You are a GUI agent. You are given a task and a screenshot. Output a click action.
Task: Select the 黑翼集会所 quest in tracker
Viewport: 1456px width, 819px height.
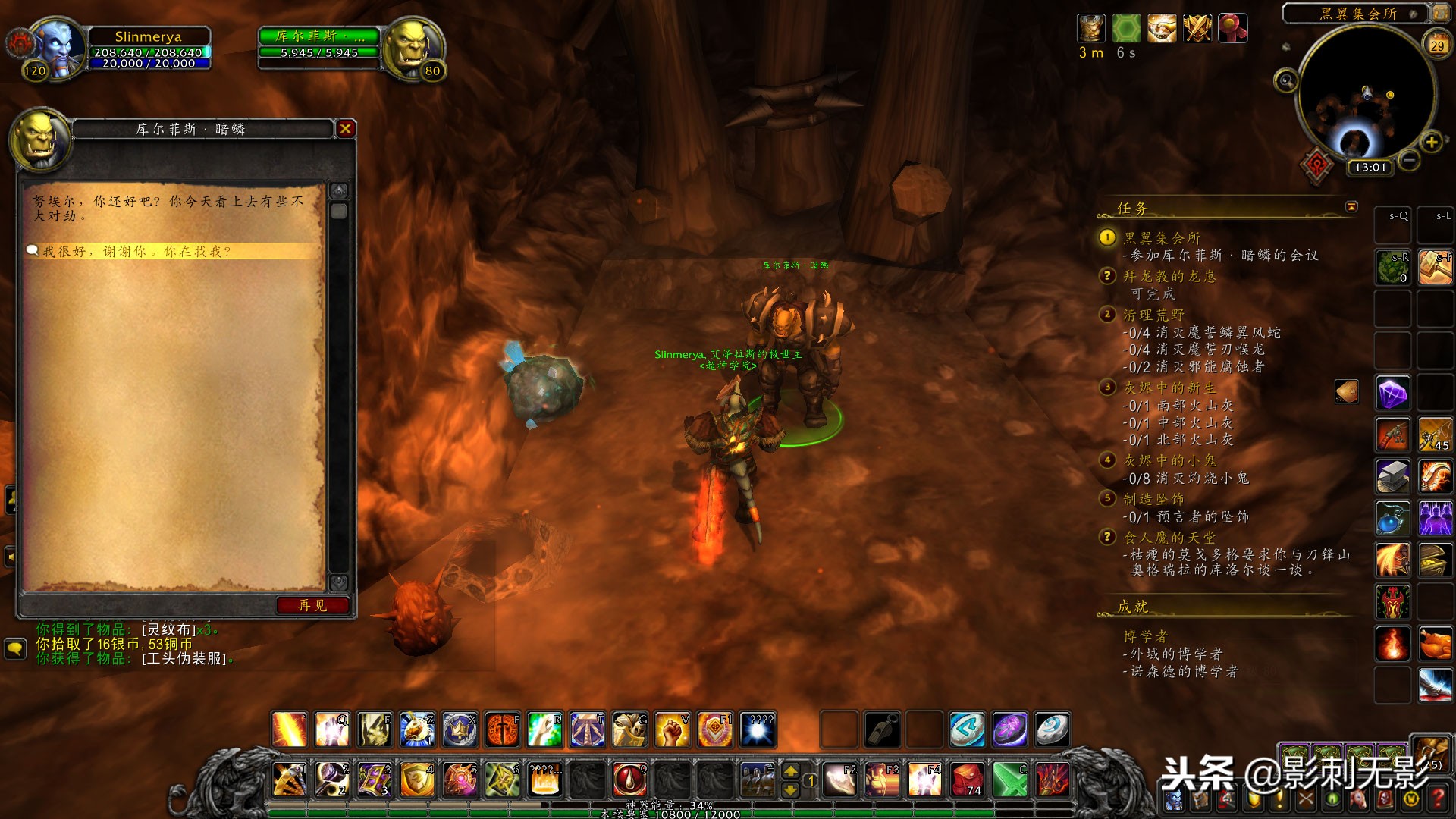(x=1161, y=238)
